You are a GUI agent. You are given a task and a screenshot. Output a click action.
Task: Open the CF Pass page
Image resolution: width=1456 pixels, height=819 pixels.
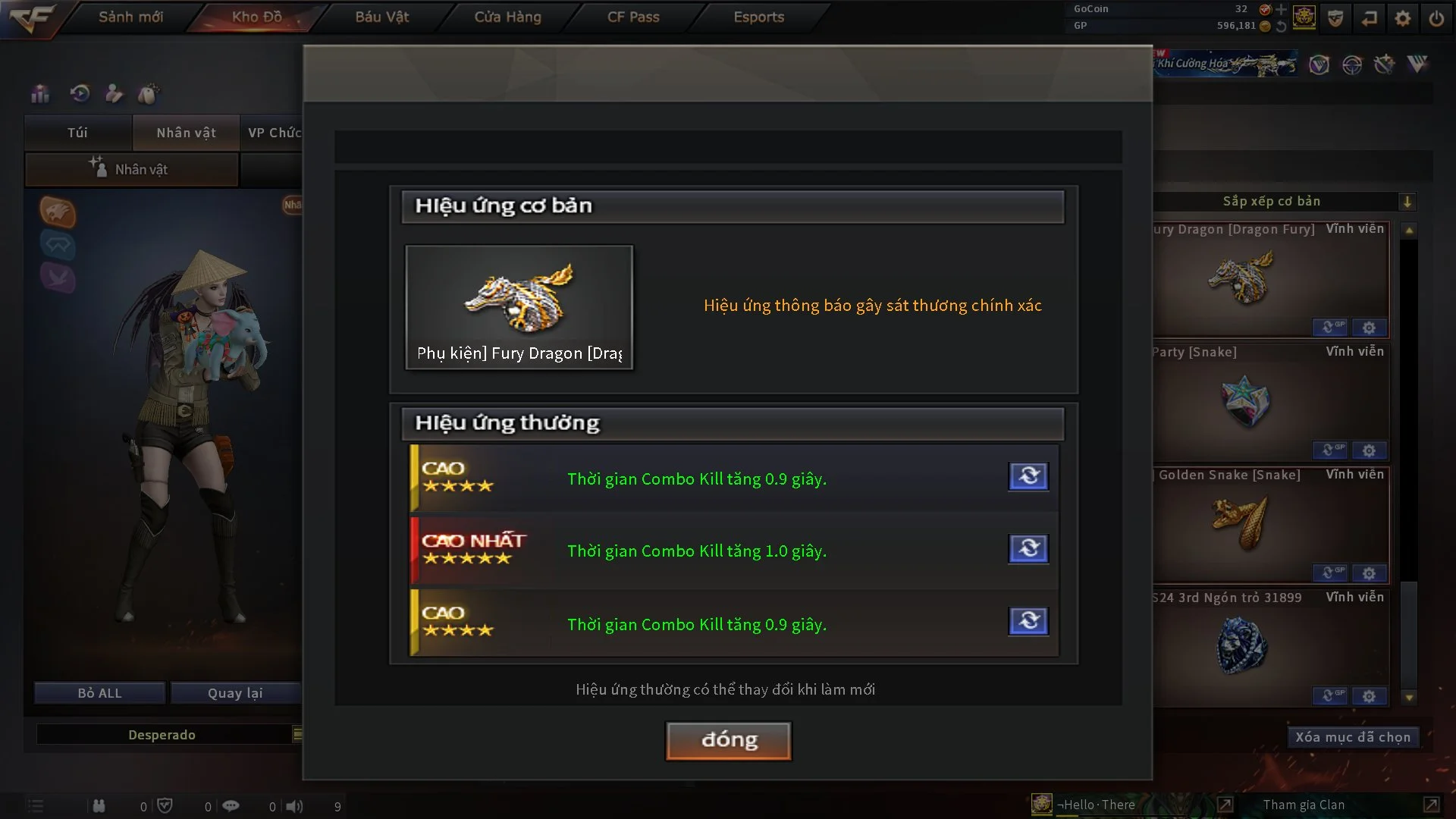pyautogui.click(x=633, y=17)
